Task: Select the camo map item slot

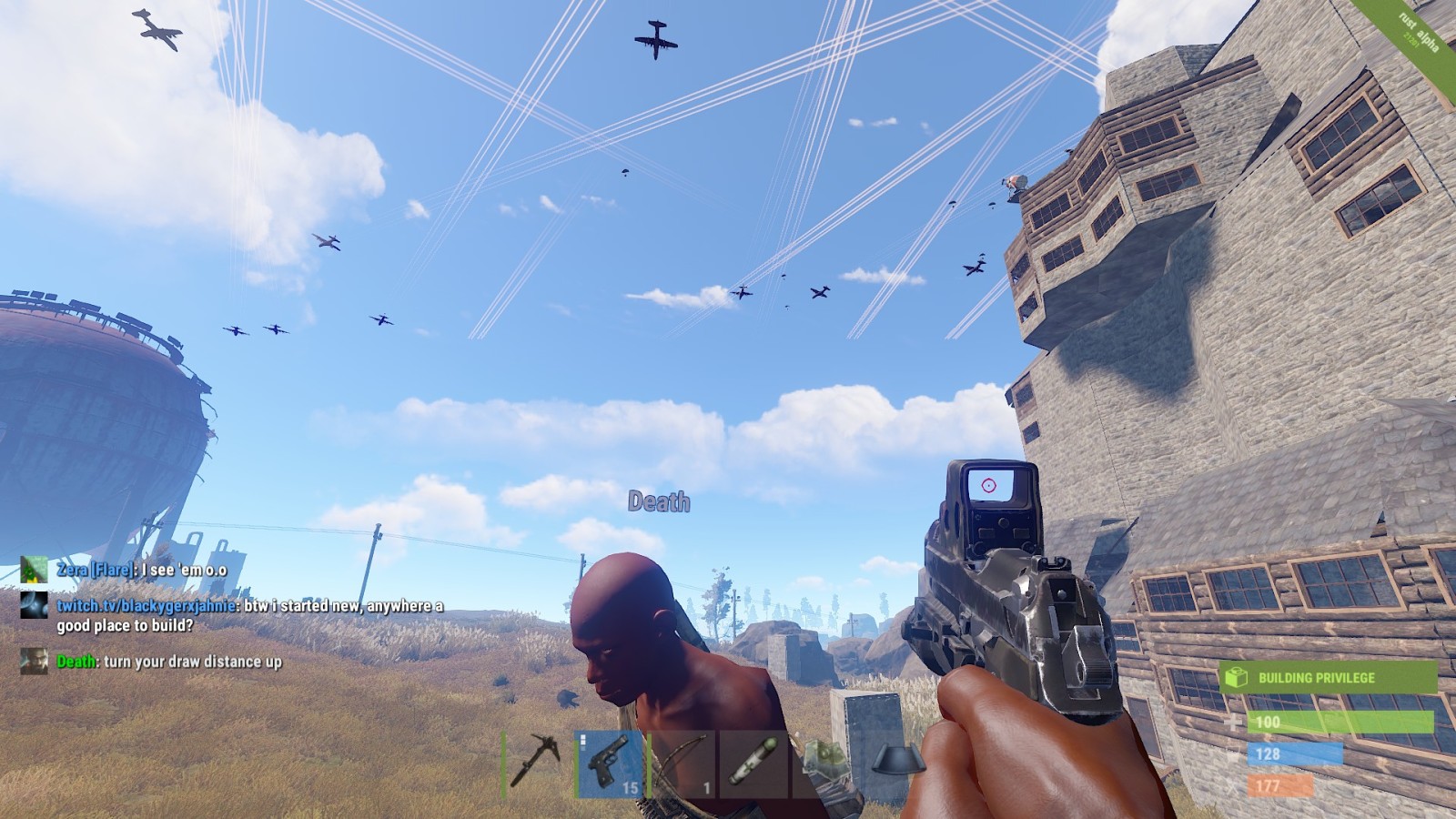Action: pyautogui.click(x=824, y=763)
